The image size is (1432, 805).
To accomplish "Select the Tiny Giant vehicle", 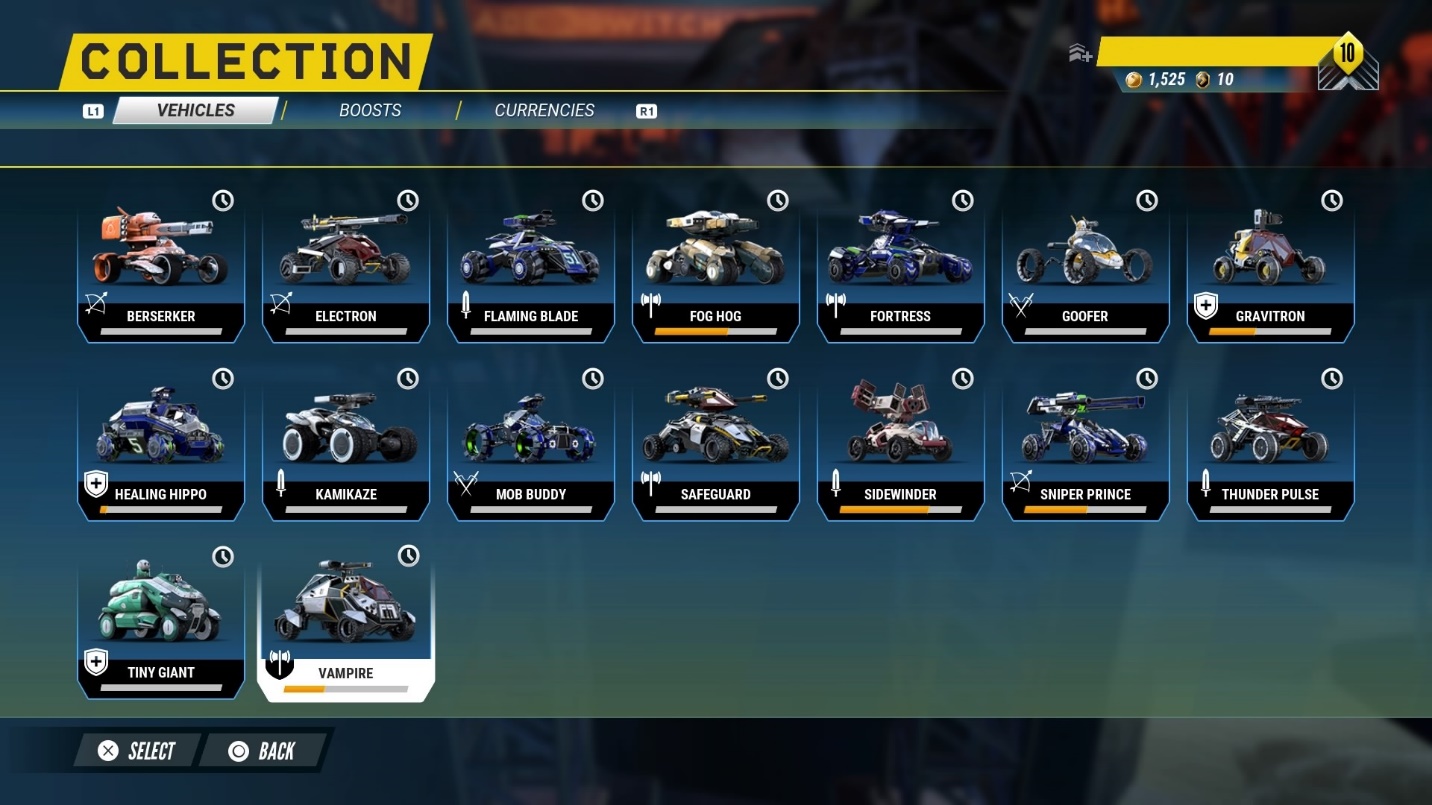I will 161,621.
